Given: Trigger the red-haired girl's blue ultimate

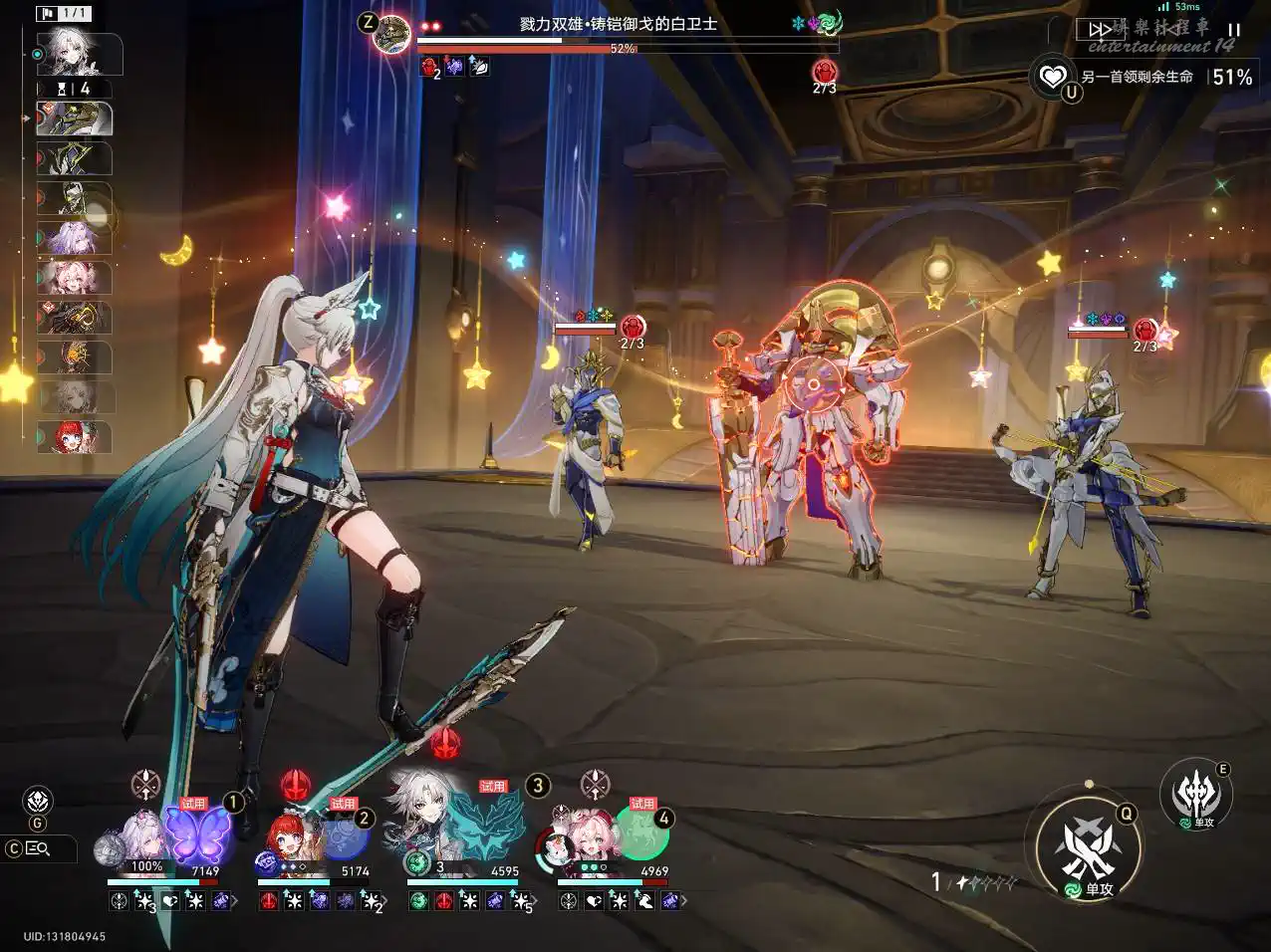Looking at the screenshot, I should coord(344,834).
